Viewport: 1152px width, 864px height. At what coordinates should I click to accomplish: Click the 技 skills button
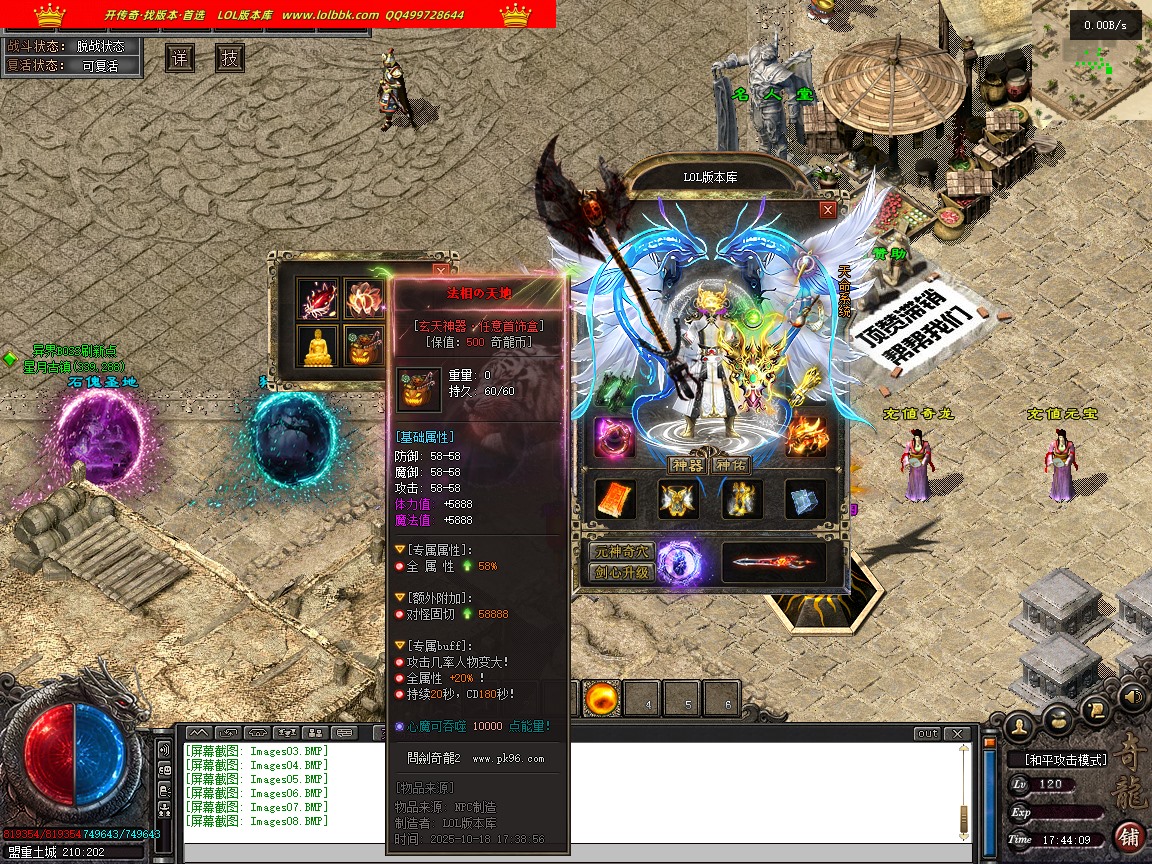point(230,58)
